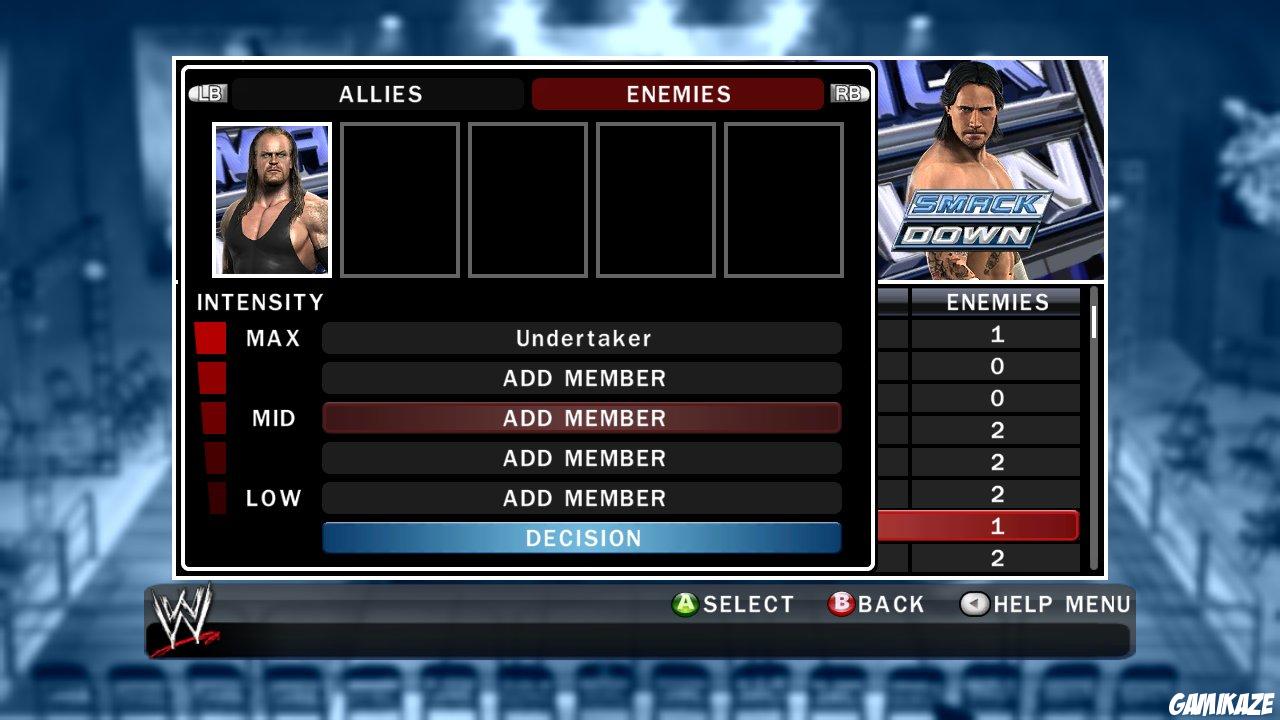Click the first empty member portrait slot
1280x720 pixels.
pos(399,198)
